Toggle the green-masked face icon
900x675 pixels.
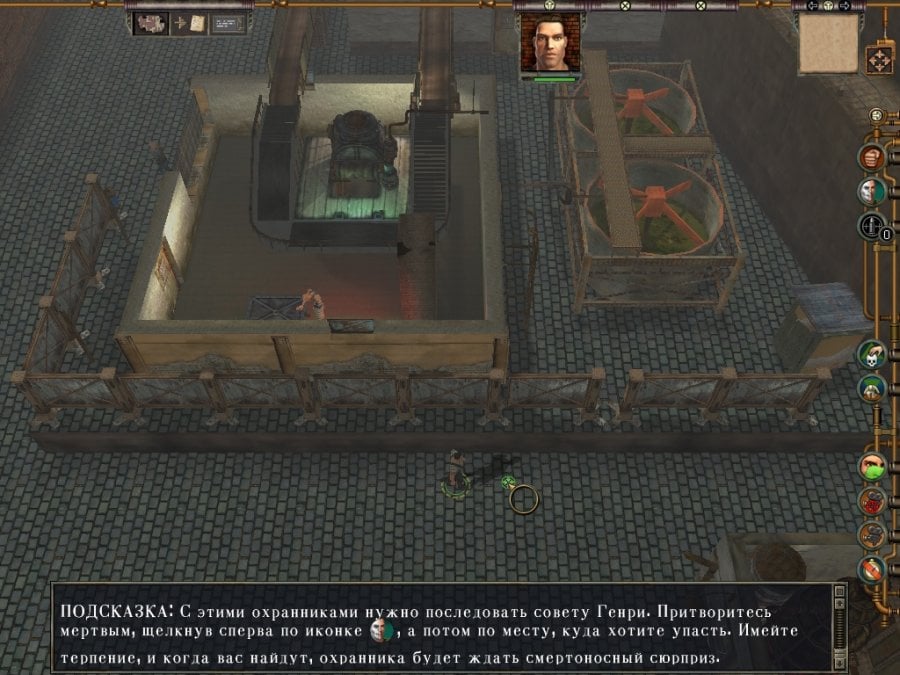pyautogui.click(x=872, y=466)
